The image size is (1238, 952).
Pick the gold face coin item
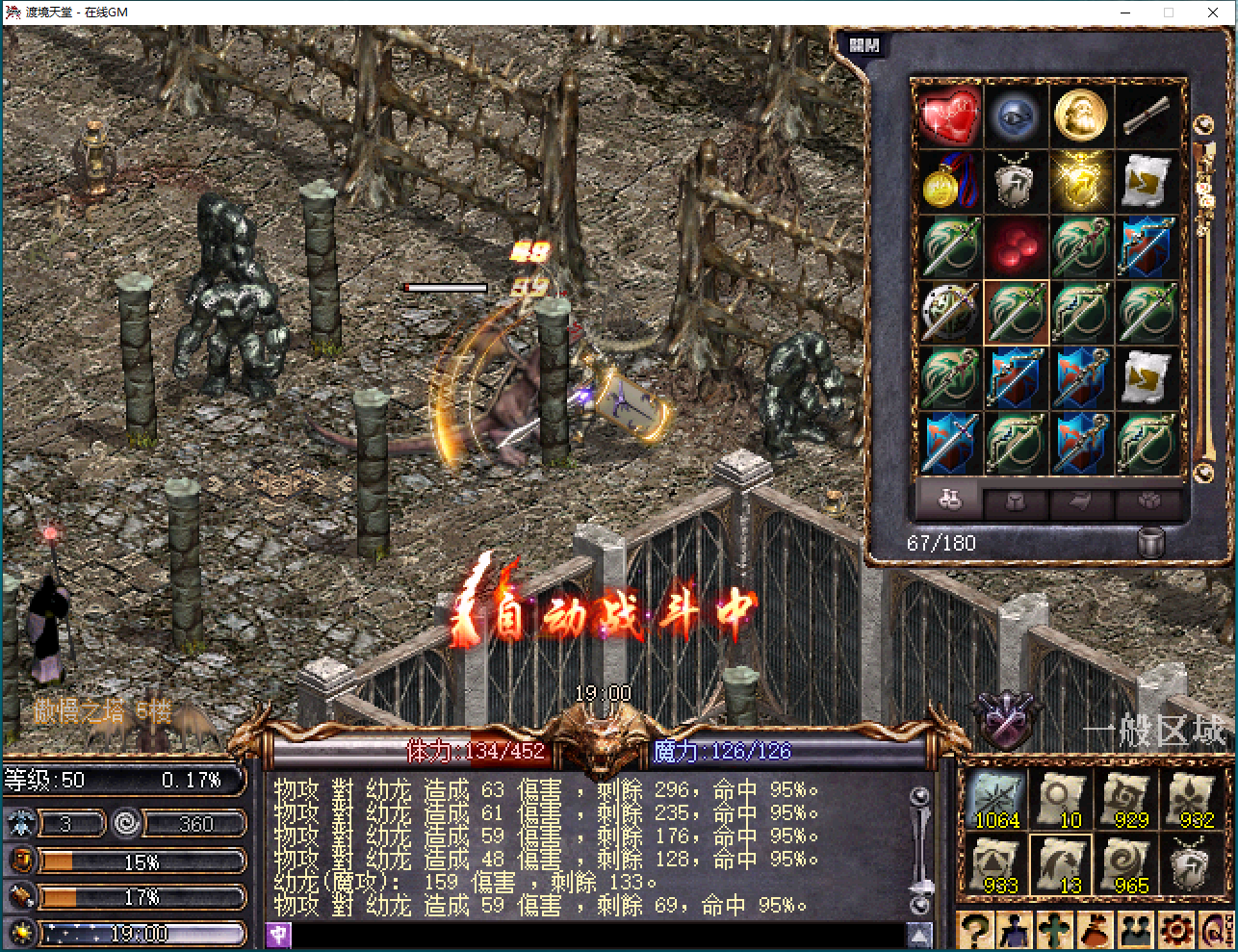1080,116
